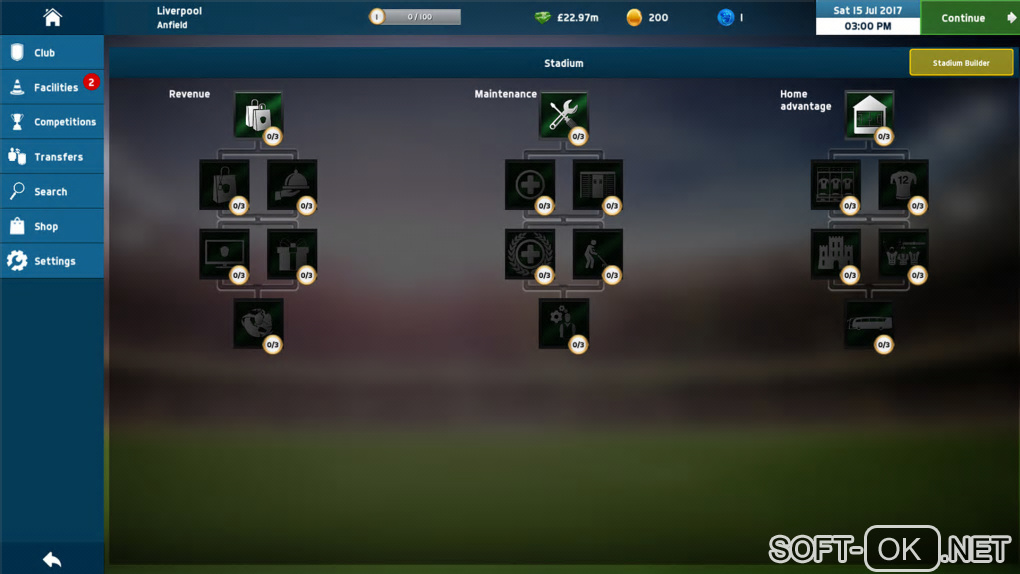
Task: Choose the number 12 shirt upgrade
Action: [x=903, y=185]
